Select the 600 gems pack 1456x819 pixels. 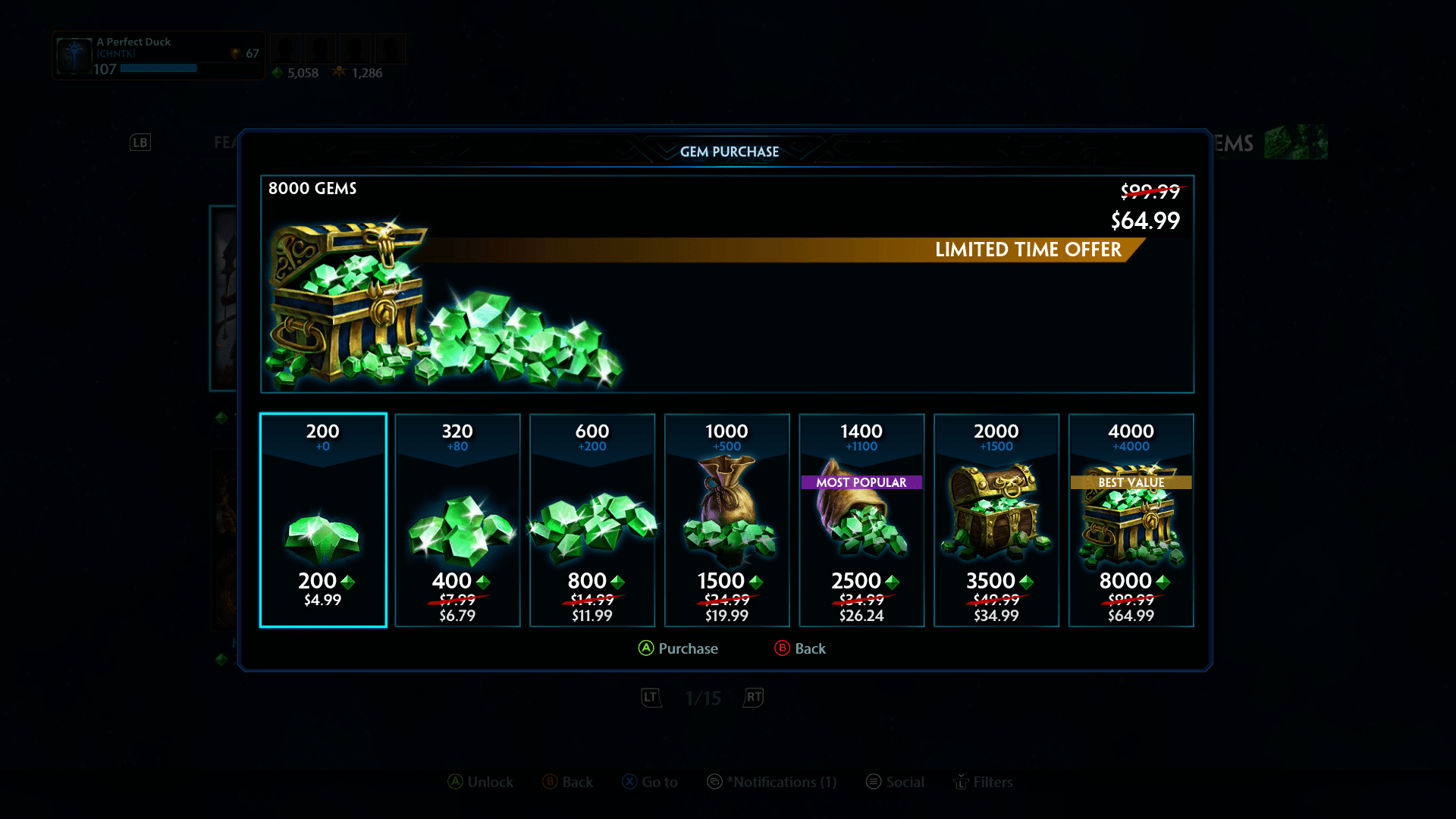592,519
